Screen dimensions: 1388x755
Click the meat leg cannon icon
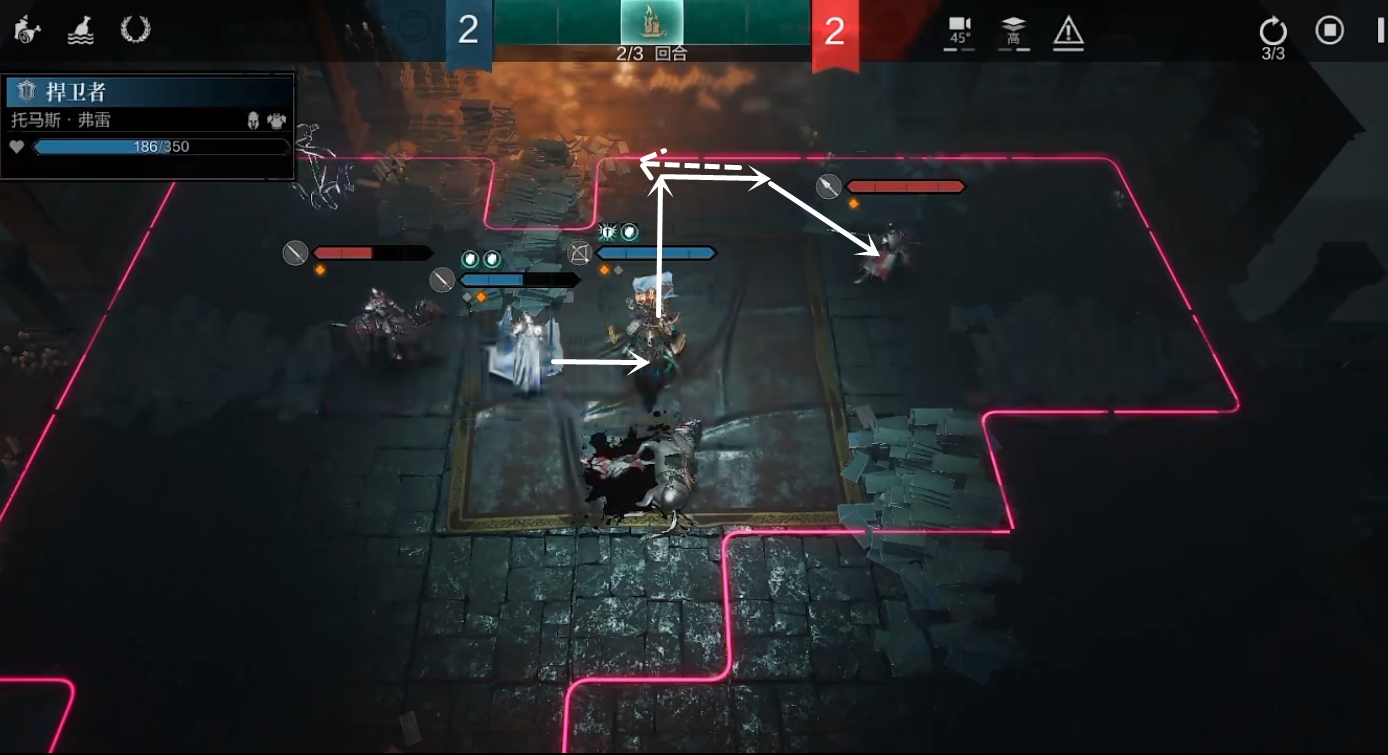pyautogui.click(x=26, y=30)
